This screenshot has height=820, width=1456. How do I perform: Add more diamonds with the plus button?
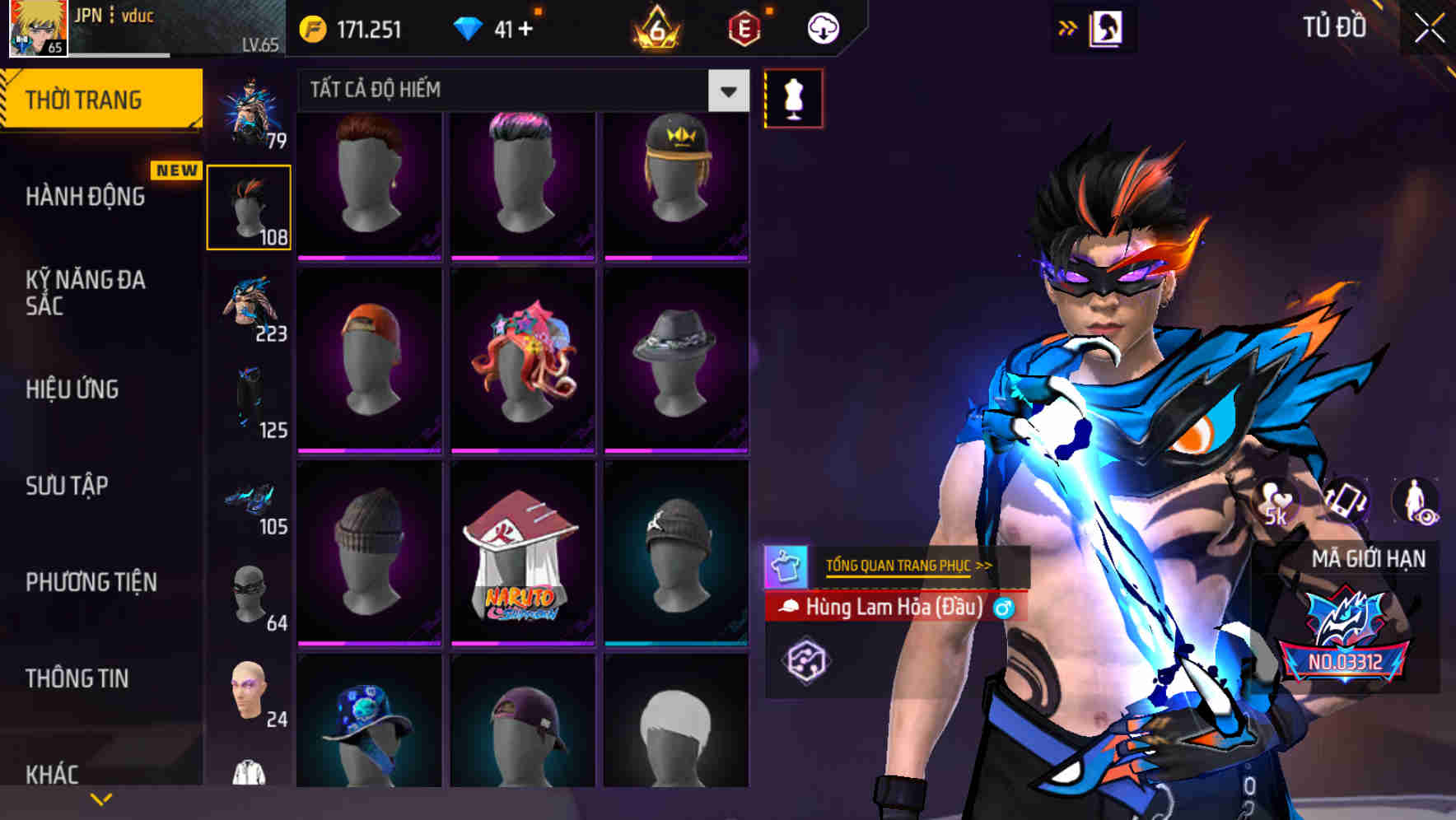coord(525,30)
